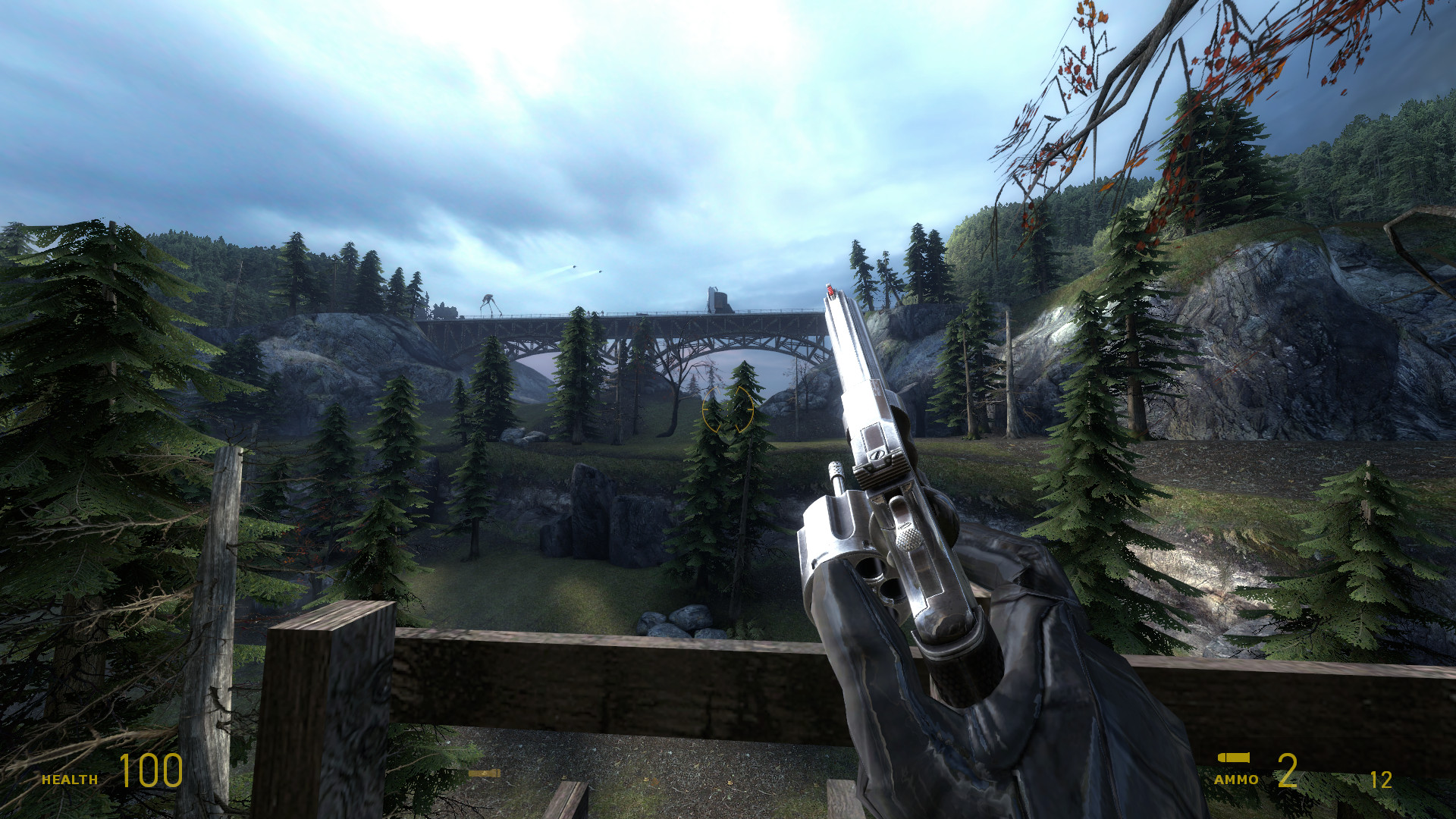Screen dimensions: 1456x819
Task: Click the ammo count showing 2
Action: (x=1287, y=771)
